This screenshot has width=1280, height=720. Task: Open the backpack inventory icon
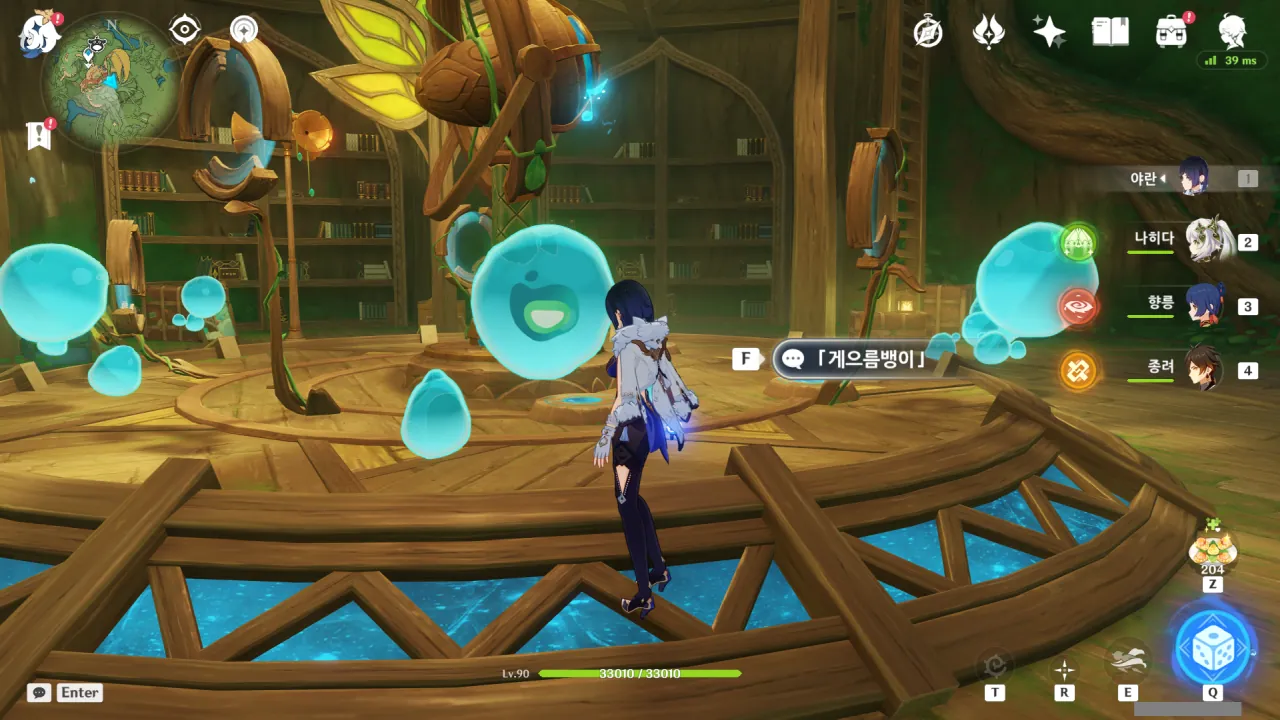[x=1171, y=32]
